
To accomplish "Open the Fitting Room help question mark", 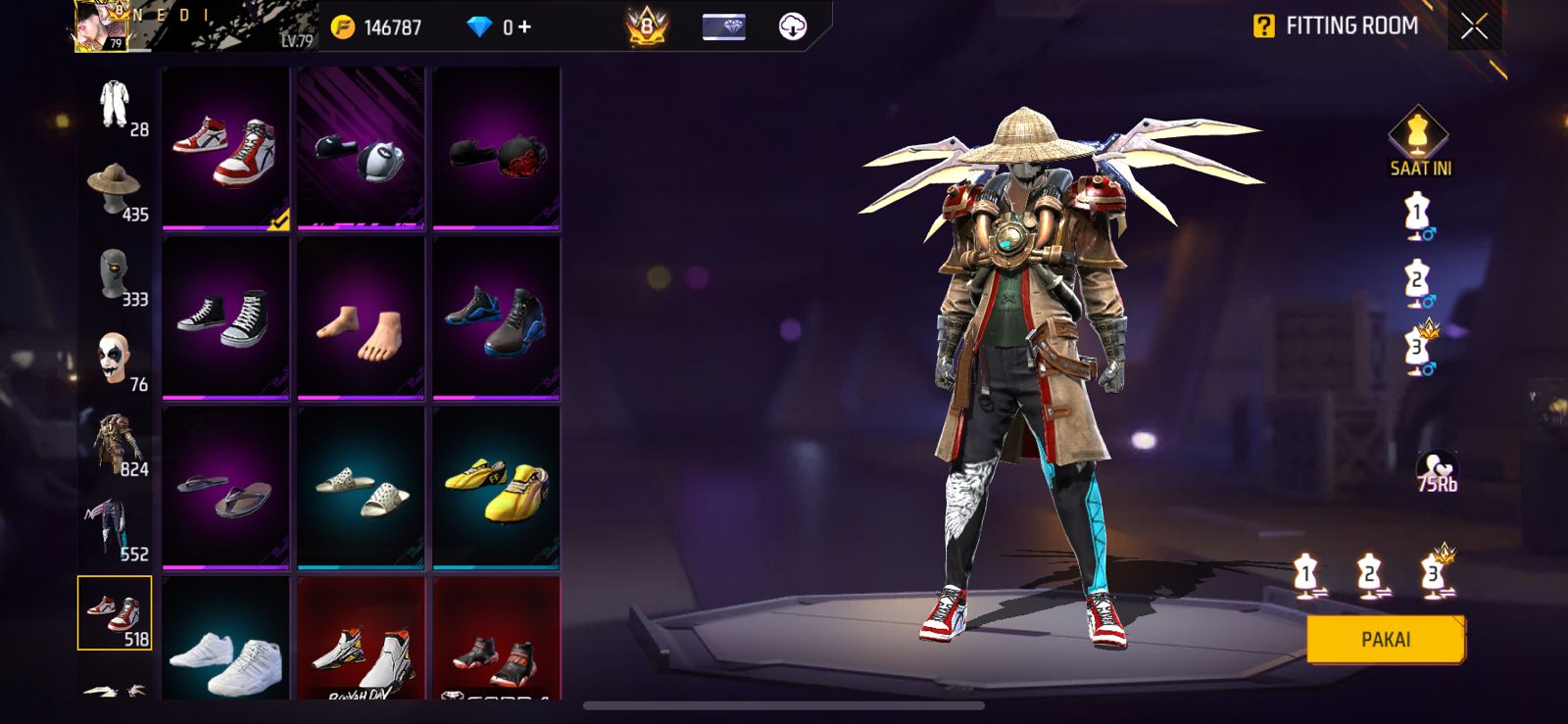I will 1264,26.
